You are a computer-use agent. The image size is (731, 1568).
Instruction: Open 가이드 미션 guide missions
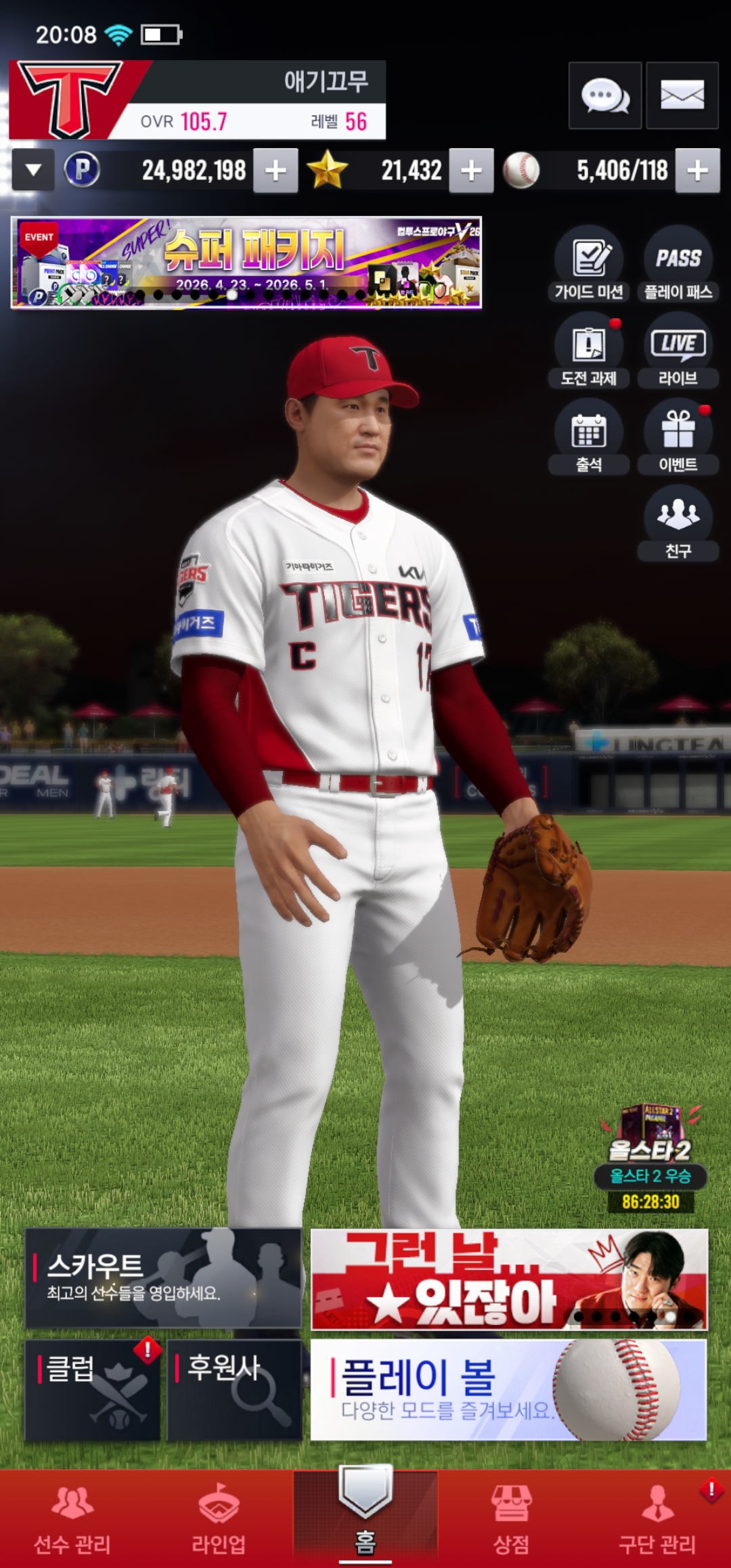589,264
